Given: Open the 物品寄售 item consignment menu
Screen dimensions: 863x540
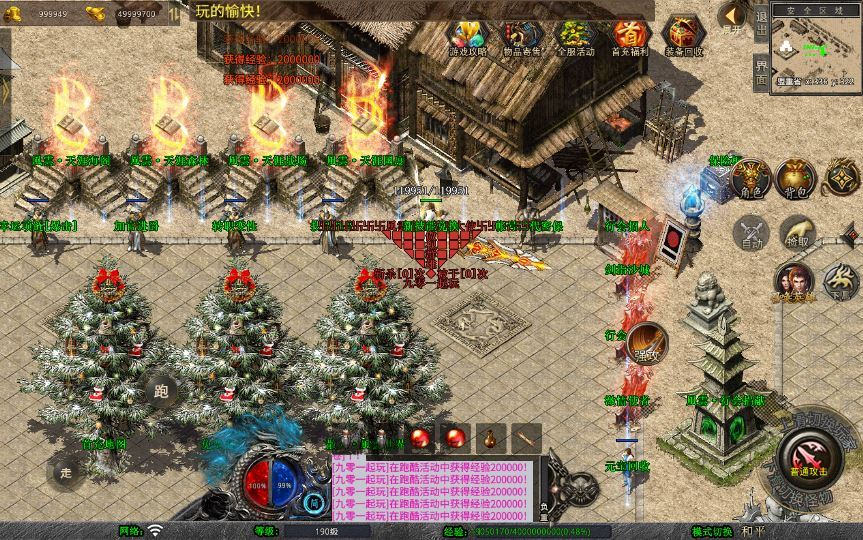Looking at the screenshot, I should 520,37.
